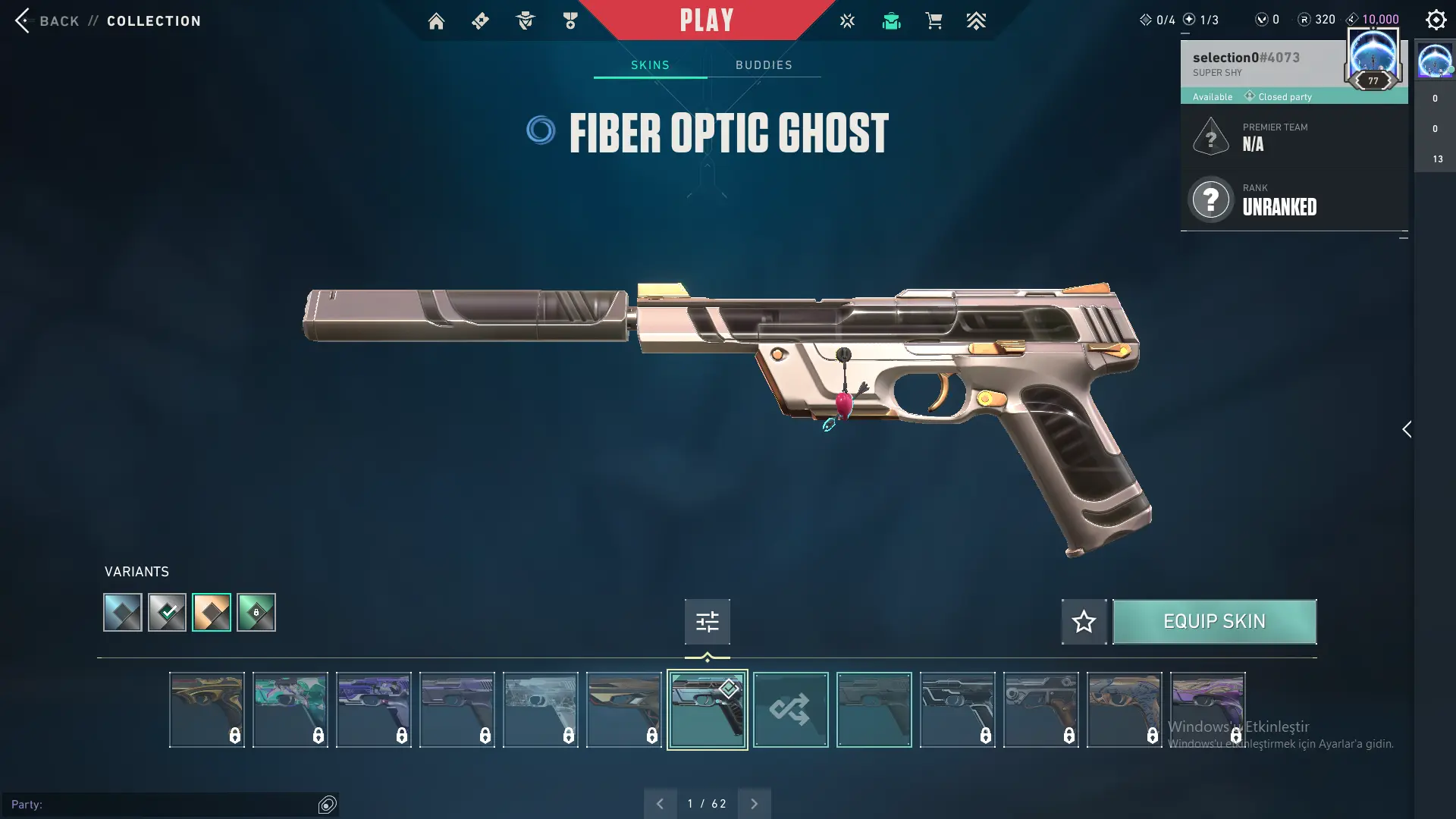
Task: Go to the next skin page
Action: [754, 804]
